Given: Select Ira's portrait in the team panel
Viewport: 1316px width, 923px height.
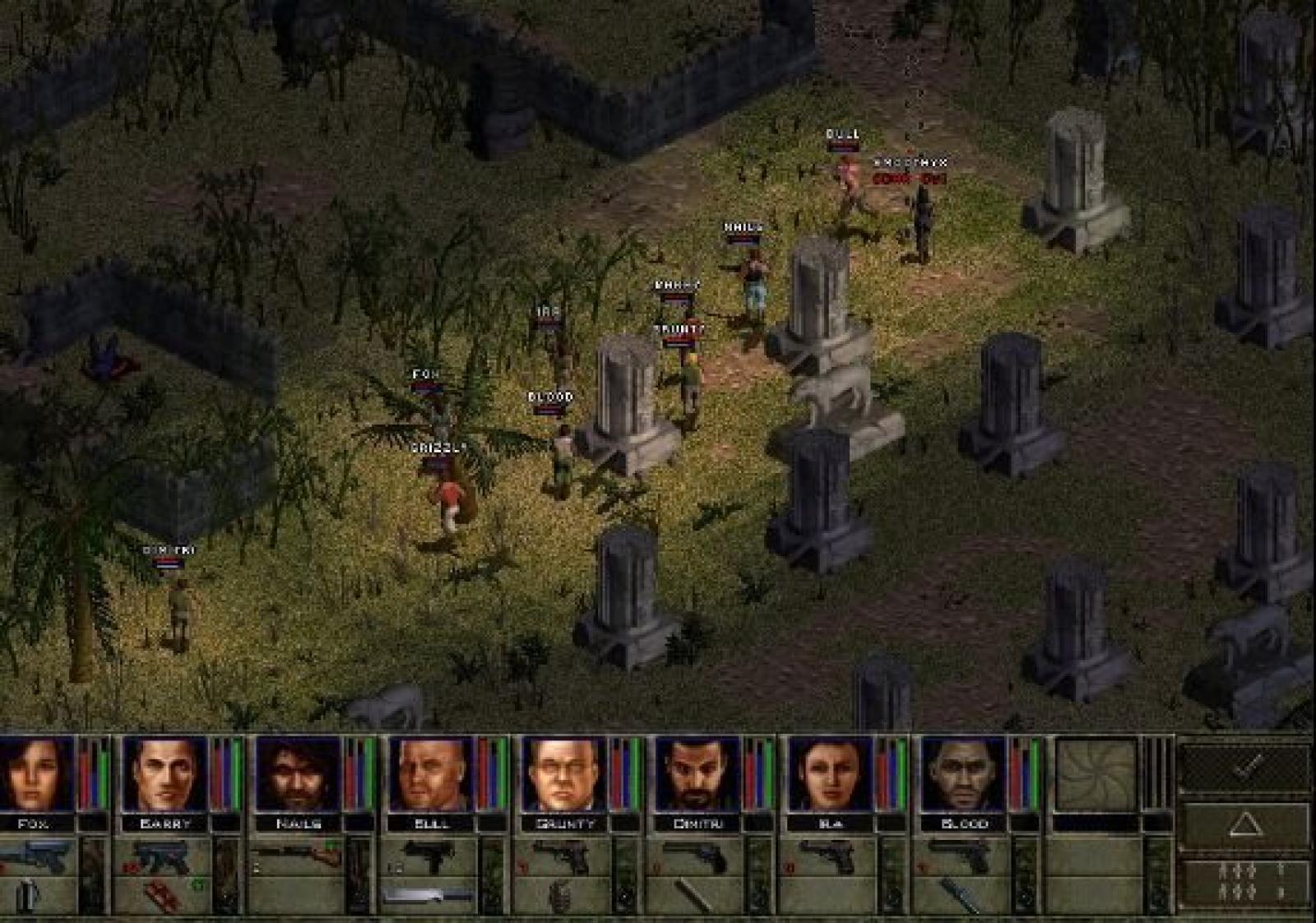Looking at the screenshot, I should (829, 773).
